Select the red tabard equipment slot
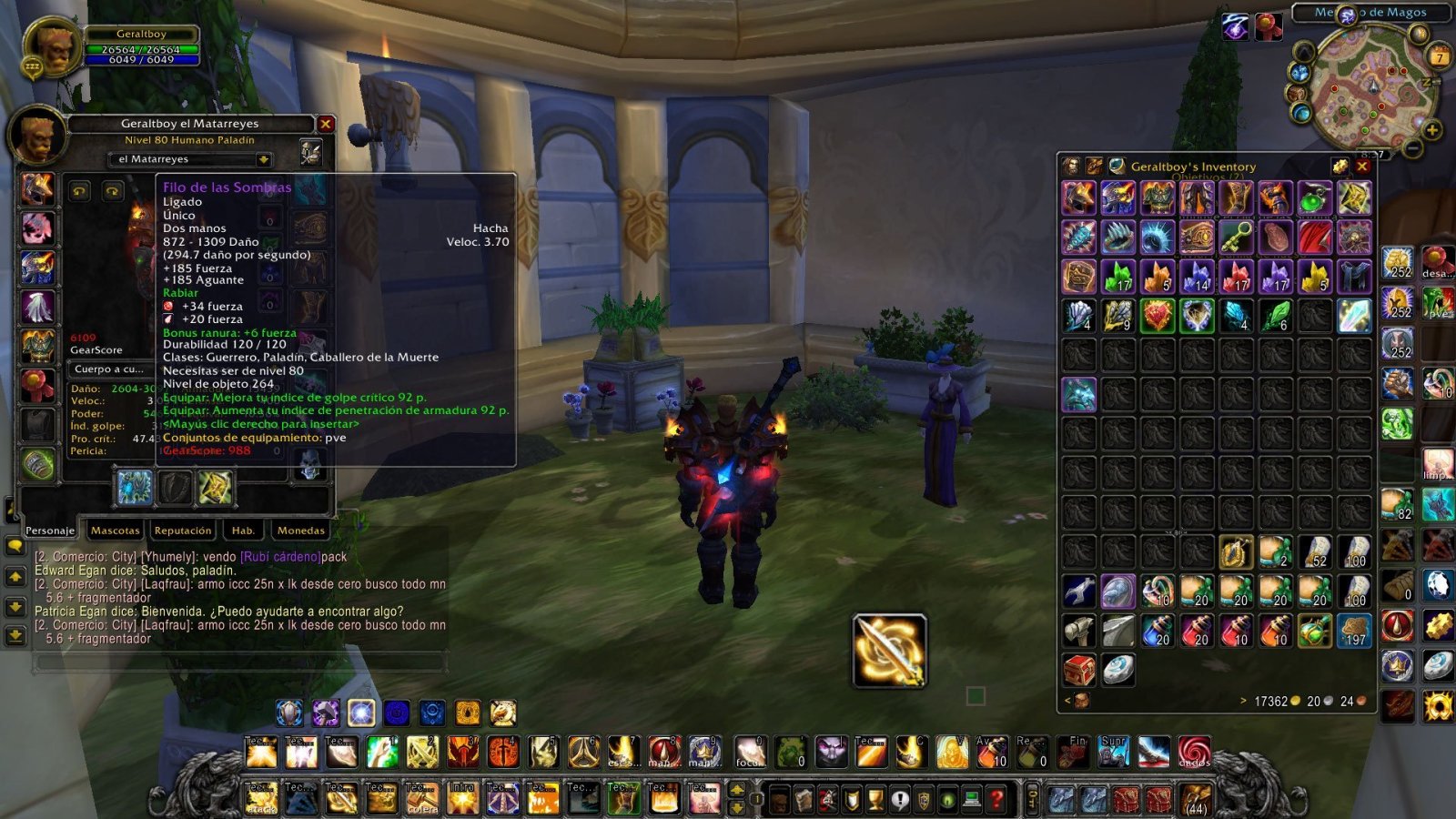1456x819 pixels. click(37, 386)
